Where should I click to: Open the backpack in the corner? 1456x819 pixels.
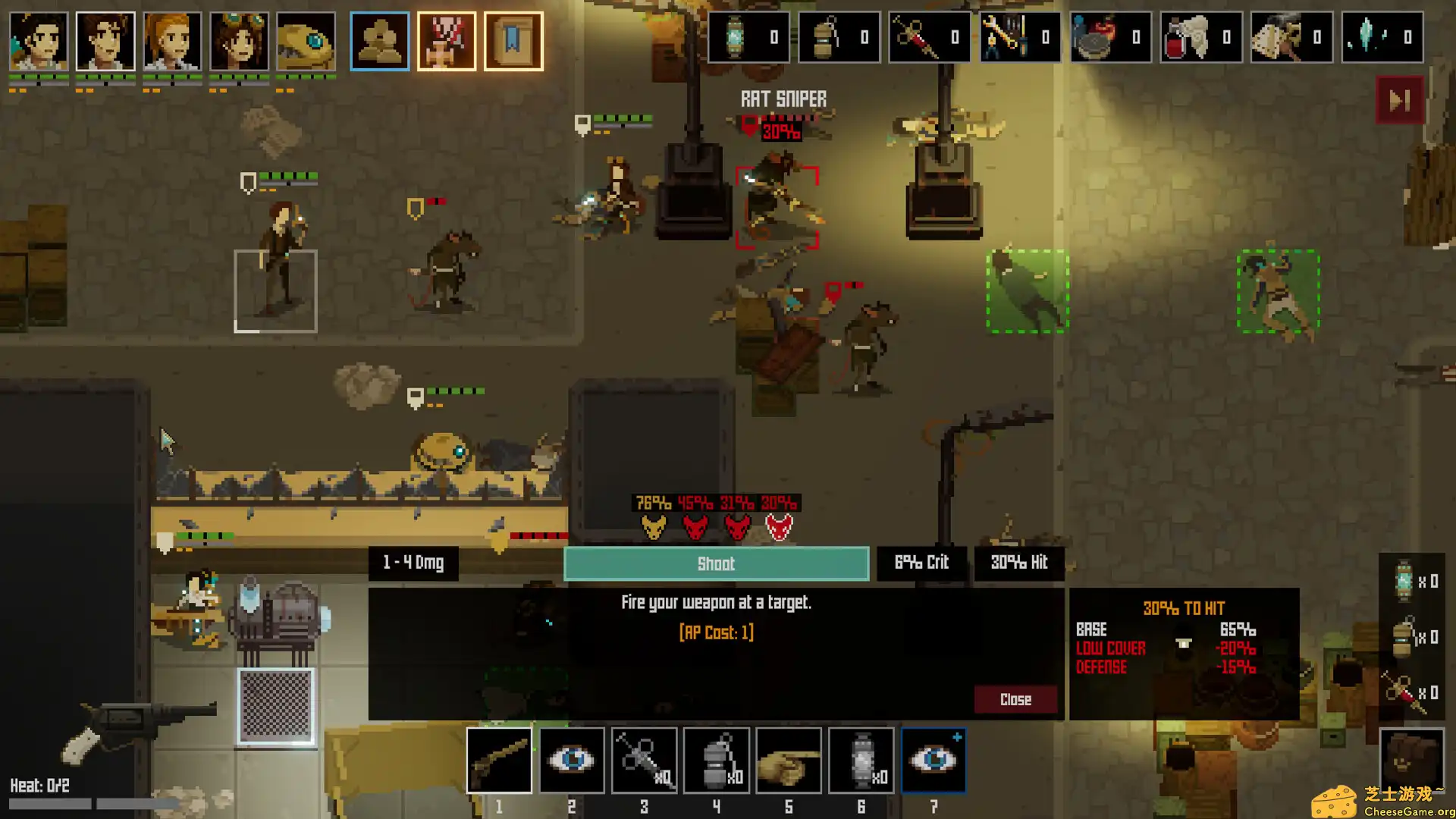[1410, 758]
